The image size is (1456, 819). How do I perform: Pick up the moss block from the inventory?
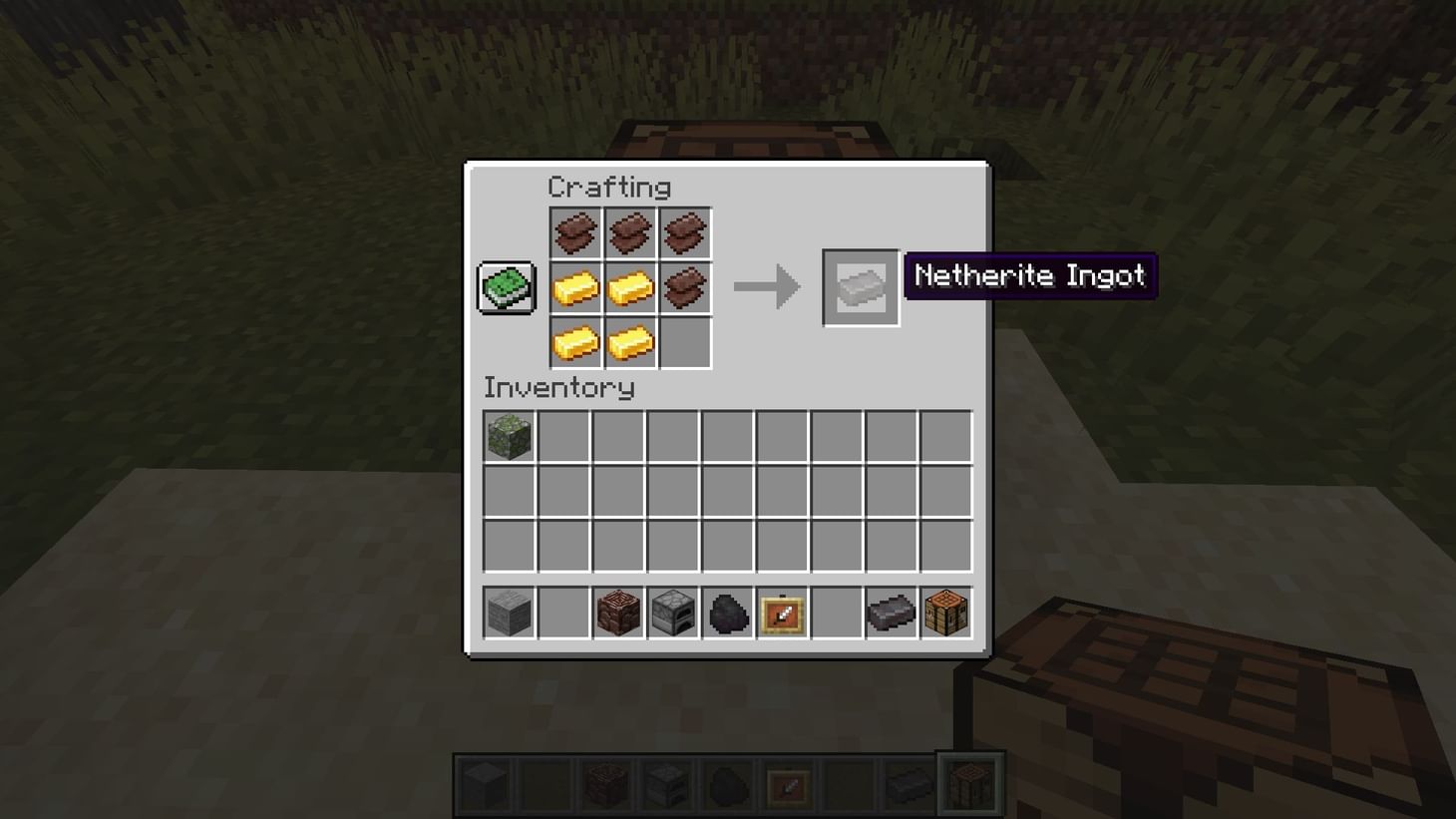click(x=508, y=436)
